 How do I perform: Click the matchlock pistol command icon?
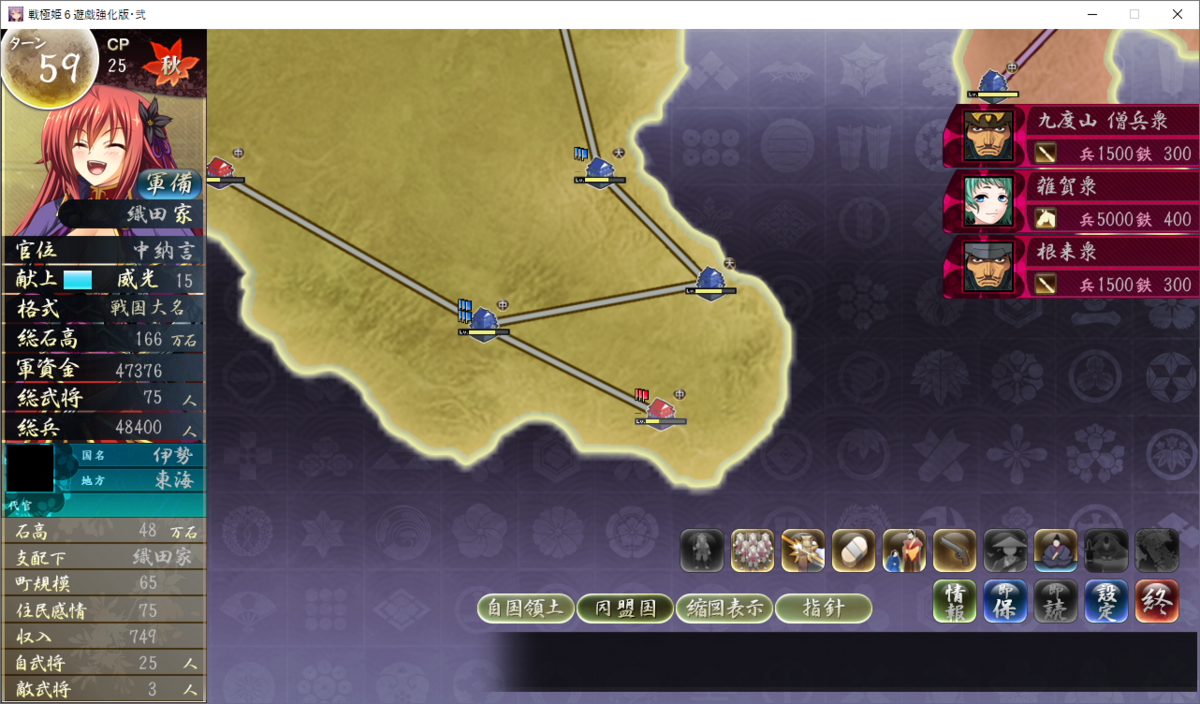point(954,551)
